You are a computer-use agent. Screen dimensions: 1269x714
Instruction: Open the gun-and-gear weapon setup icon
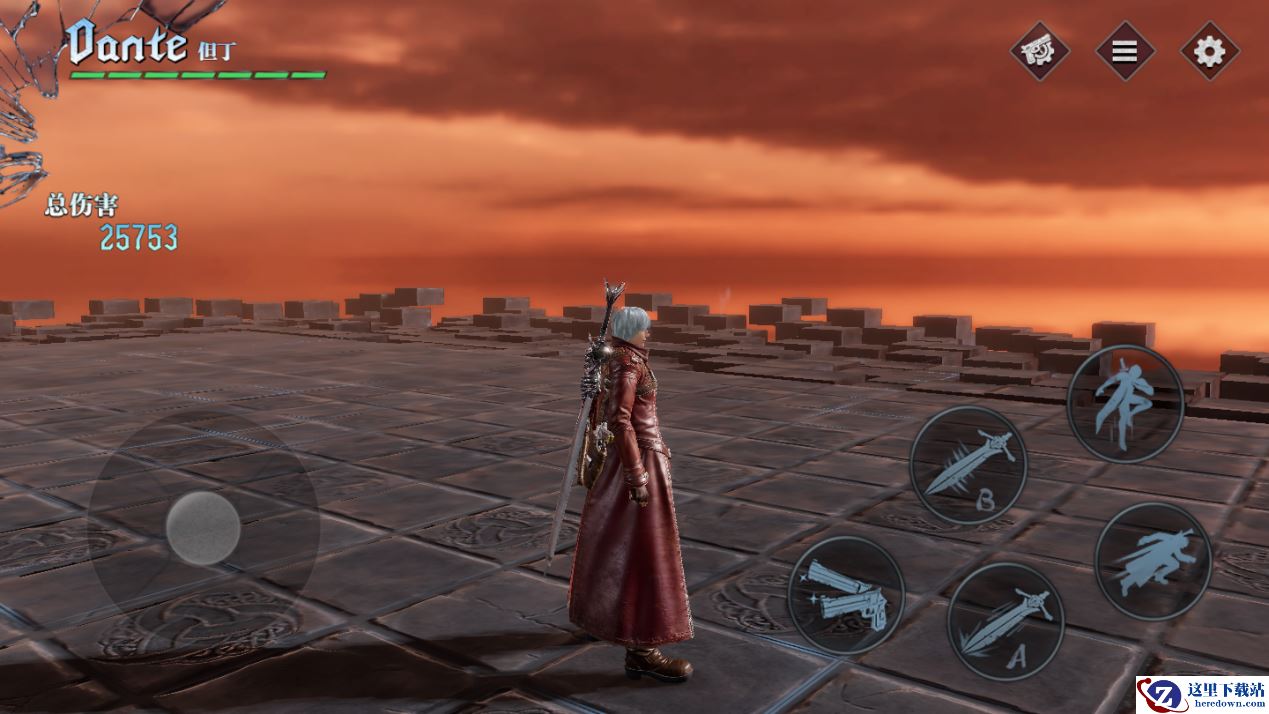tap(1039, 51)
